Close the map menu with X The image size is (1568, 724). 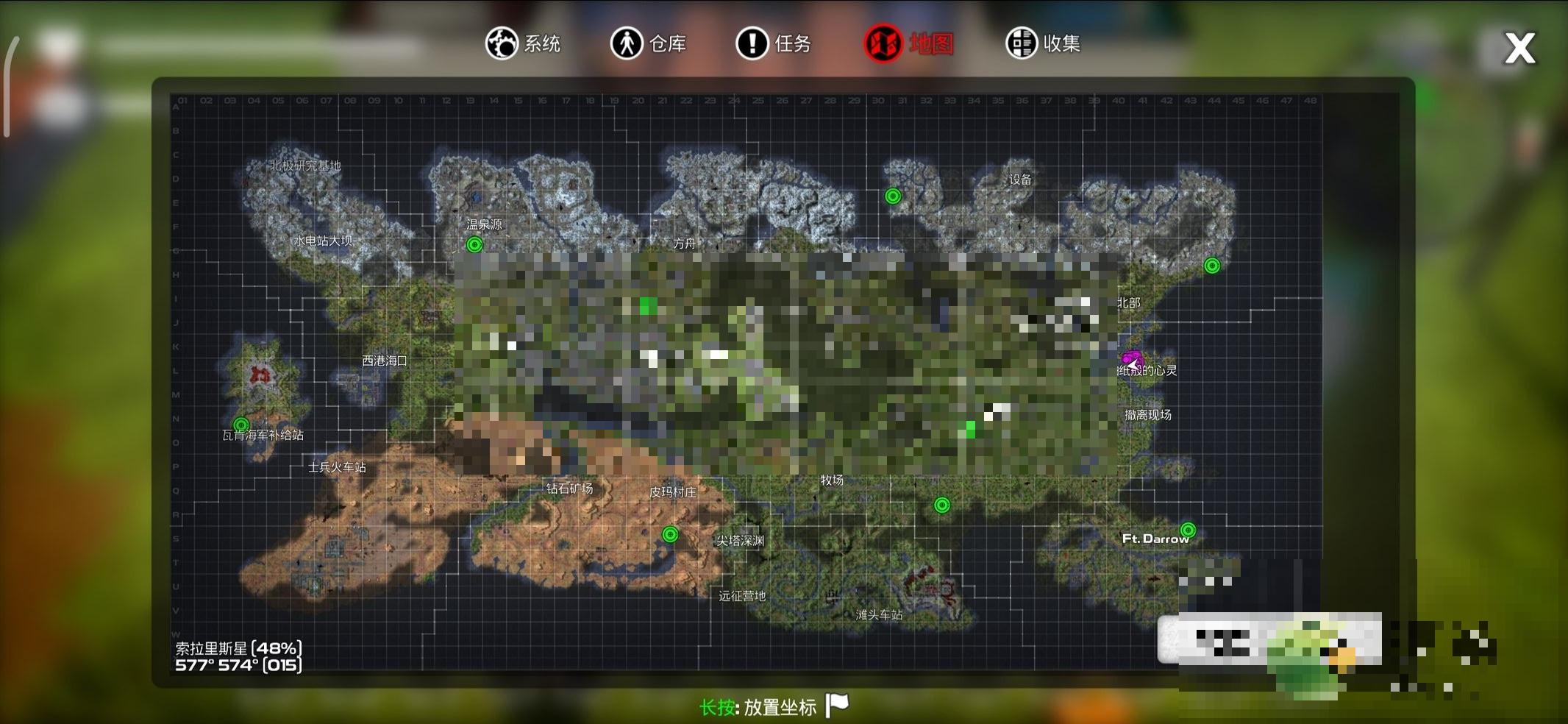click(x=1519, y=49)
